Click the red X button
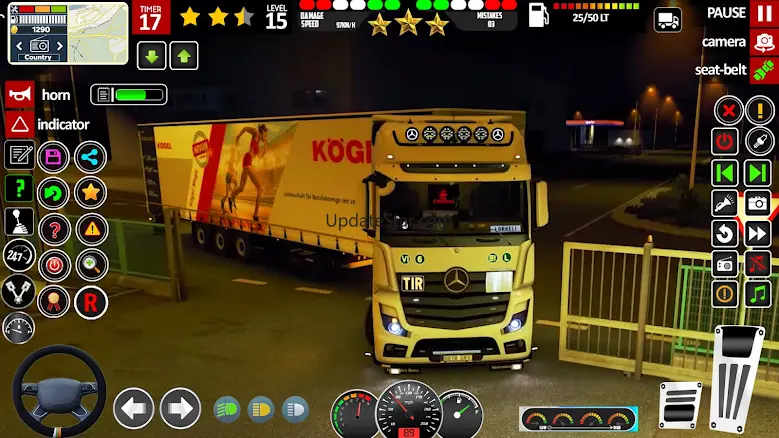This screenshot has height=438, width=779. (x=729, y=111)
